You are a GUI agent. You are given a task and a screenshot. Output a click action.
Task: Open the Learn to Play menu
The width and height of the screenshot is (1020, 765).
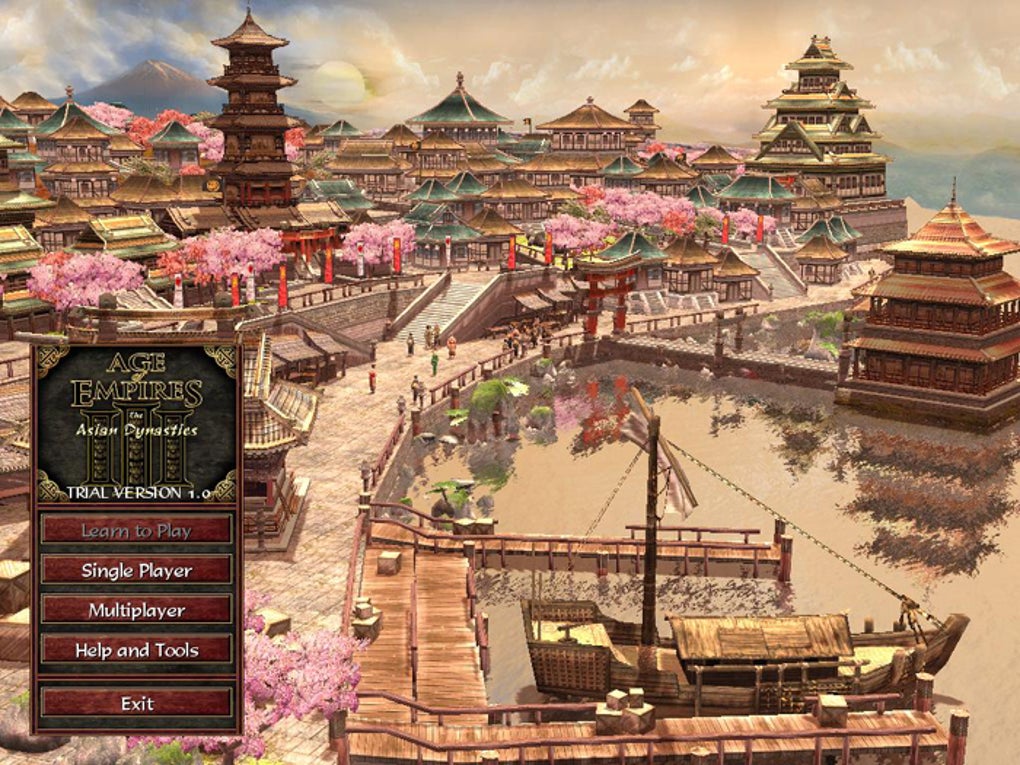136,531
